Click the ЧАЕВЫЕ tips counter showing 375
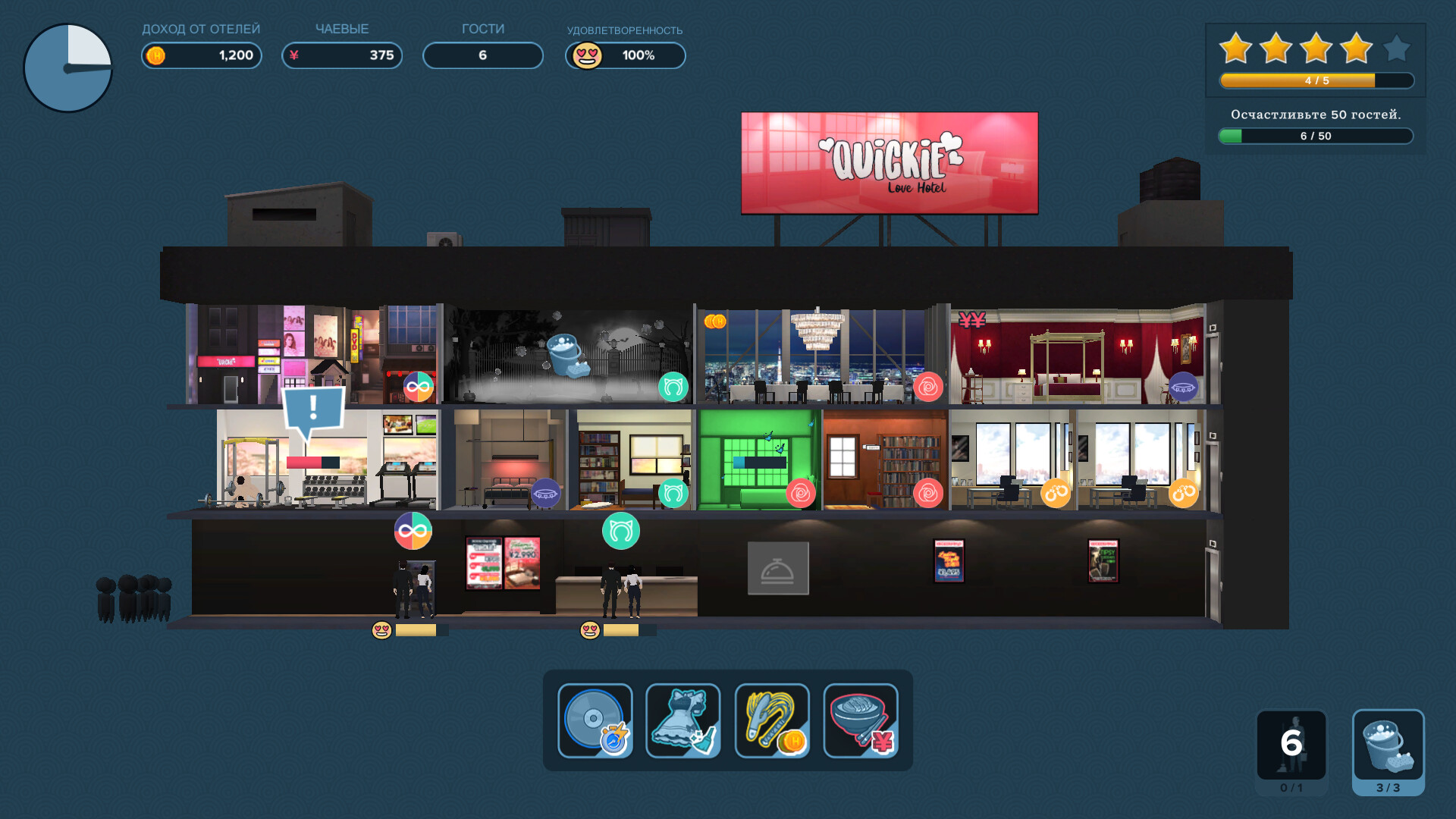This screenshot has width=1456, height=819. coord(341,55)
